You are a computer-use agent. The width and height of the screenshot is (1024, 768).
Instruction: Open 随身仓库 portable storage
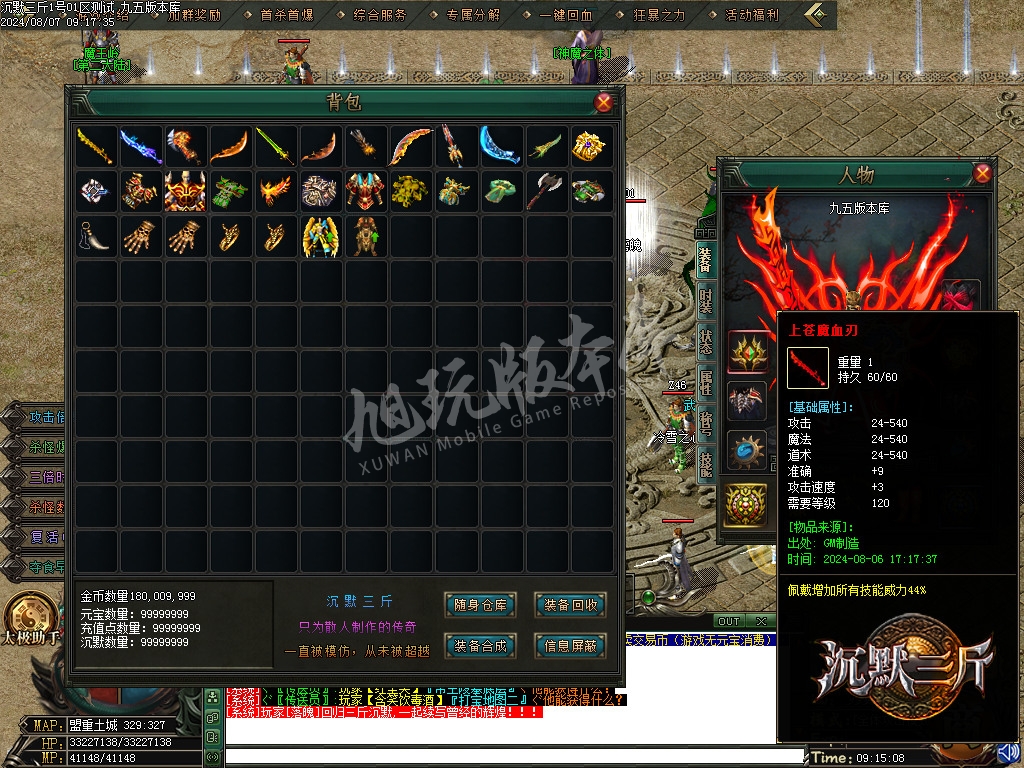(x=481, y=604)
